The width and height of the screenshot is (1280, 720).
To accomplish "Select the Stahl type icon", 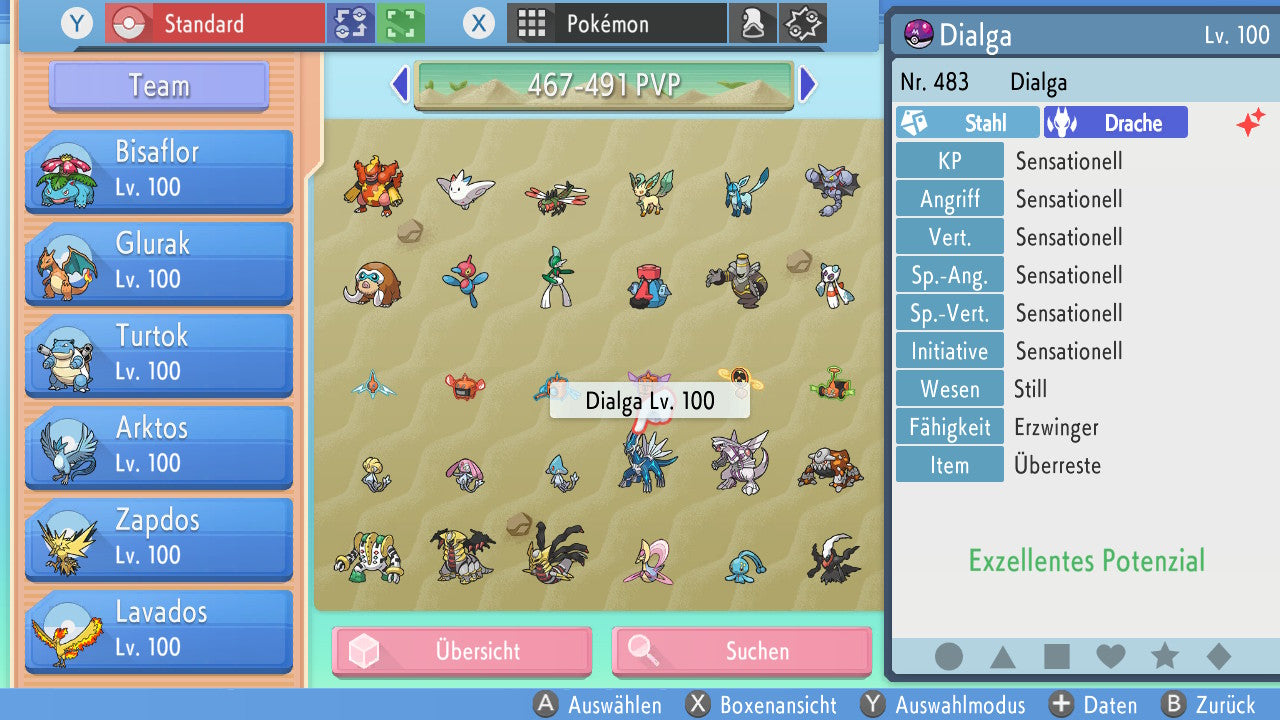I will coord(966,122).
